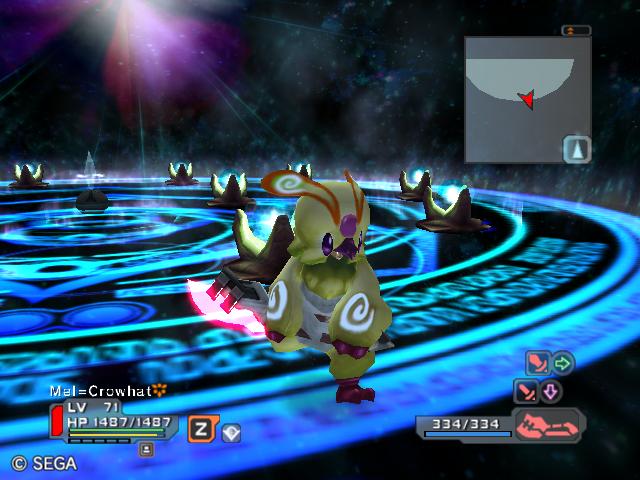Open the small portrait icon below the HP panel
Viewport: 640px width, 480px height.
click(146, 449)
